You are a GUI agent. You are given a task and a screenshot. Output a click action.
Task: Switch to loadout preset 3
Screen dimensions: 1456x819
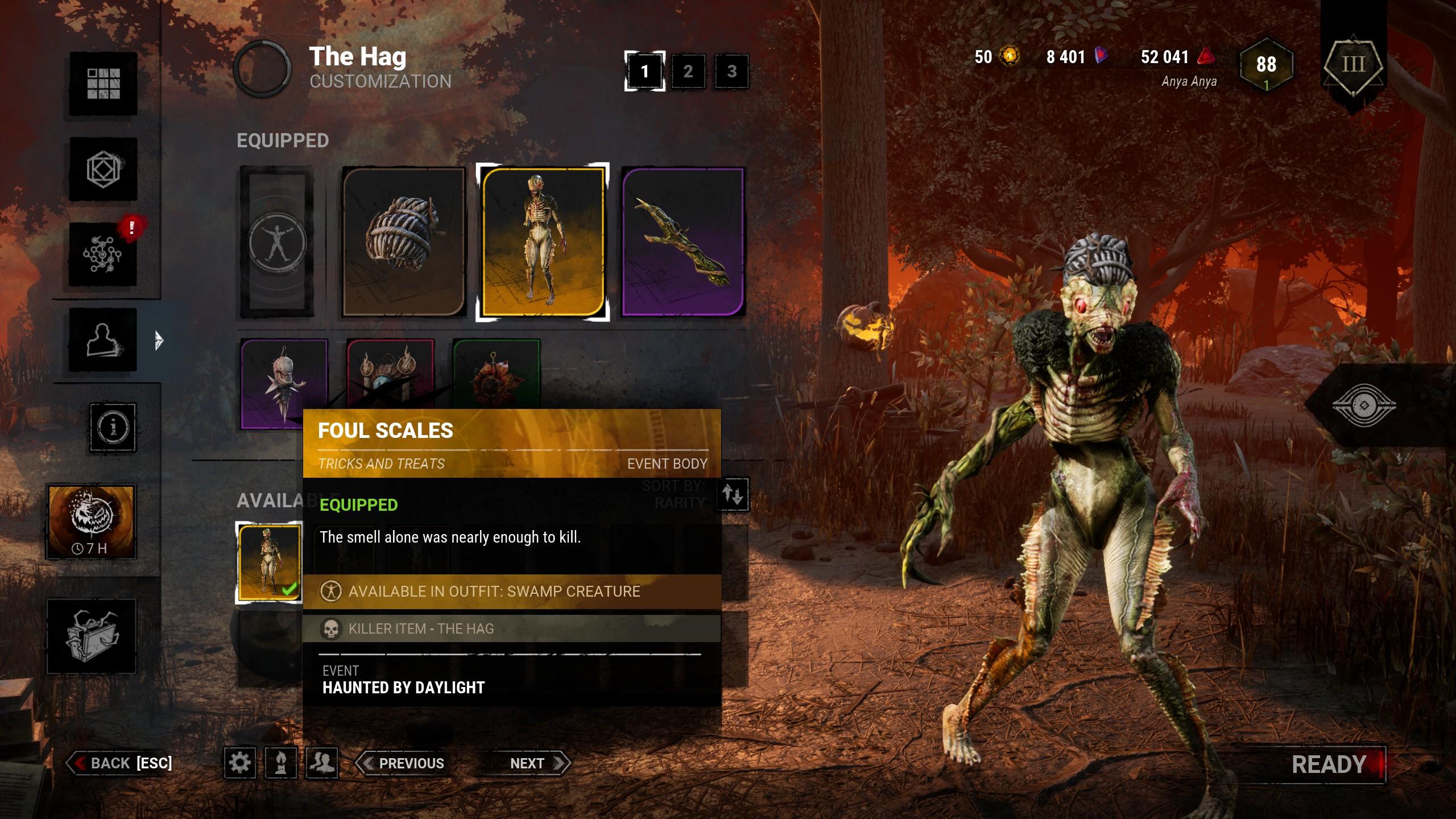731,71
